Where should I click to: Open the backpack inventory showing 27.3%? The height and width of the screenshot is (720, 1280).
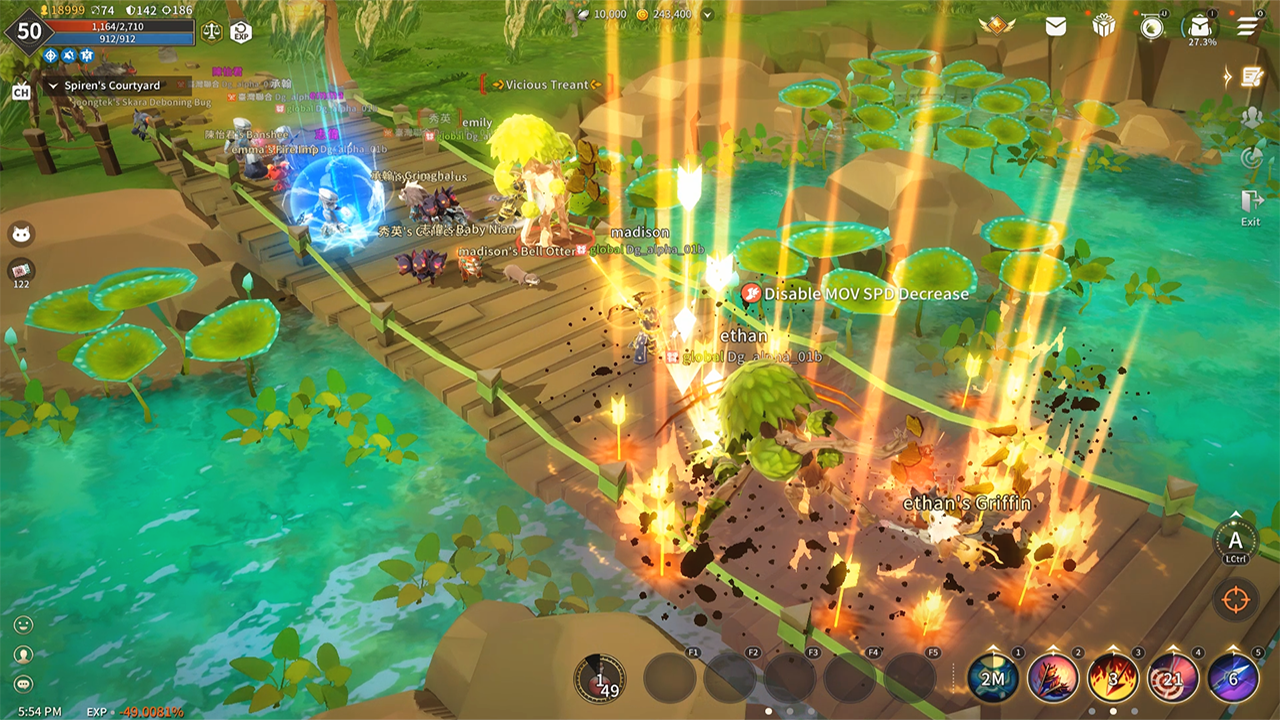[1201, 27]
